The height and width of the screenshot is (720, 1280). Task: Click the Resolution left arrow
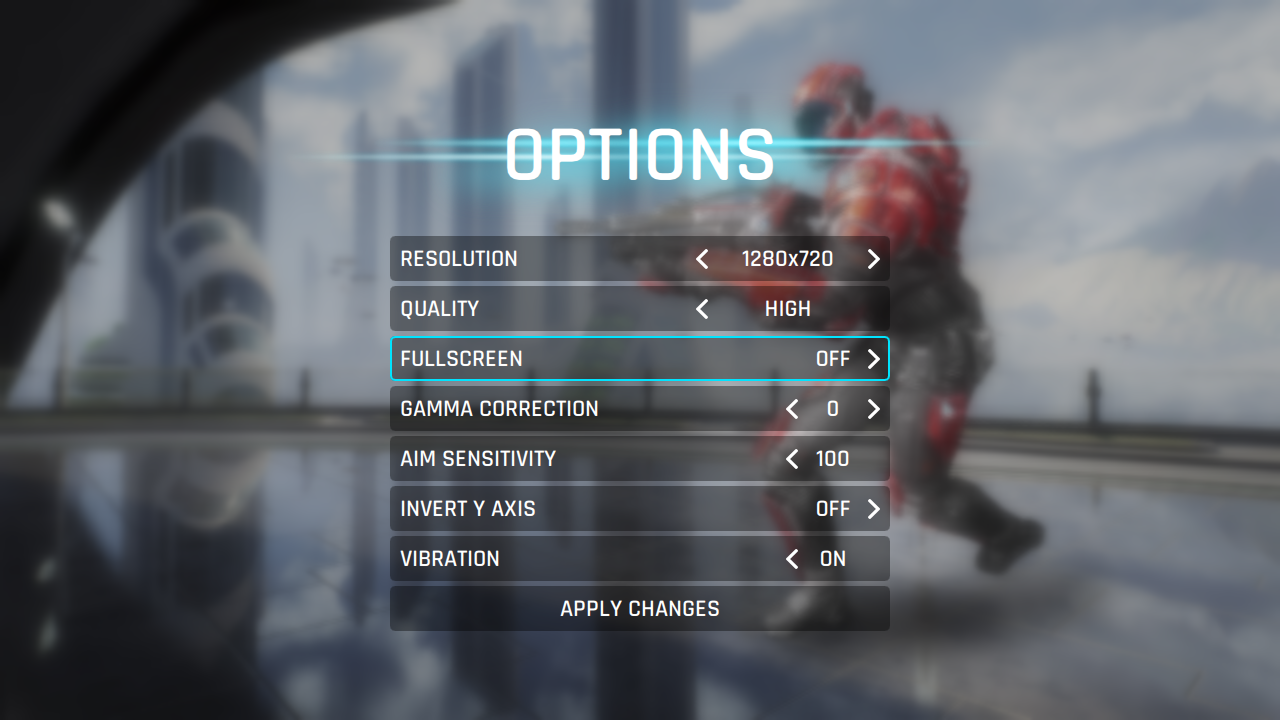pyautogui.click(x=702, y=259)
